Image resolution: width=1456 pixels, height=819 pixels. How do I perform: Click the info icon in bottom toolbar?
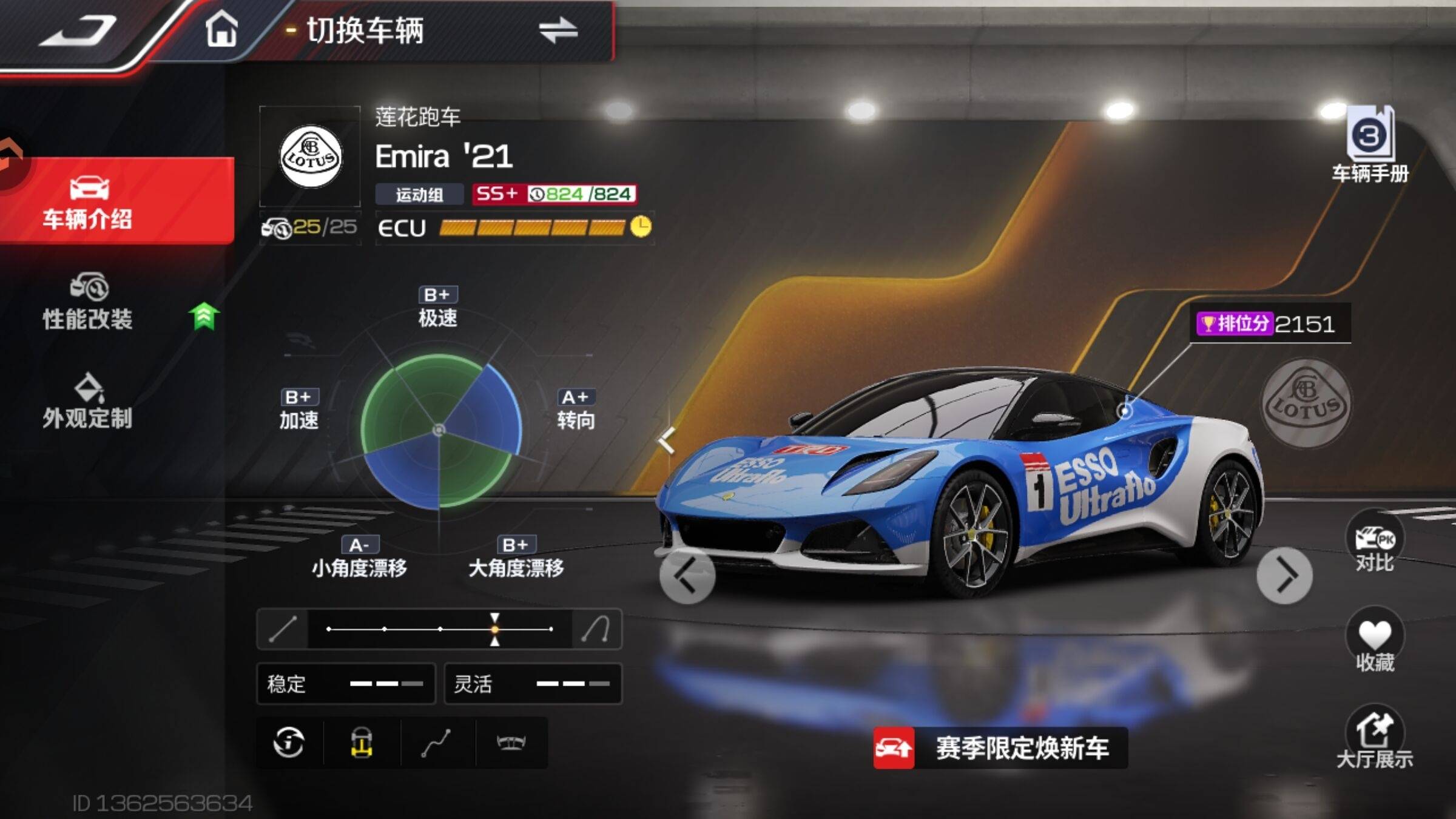[x=289, y=743]
